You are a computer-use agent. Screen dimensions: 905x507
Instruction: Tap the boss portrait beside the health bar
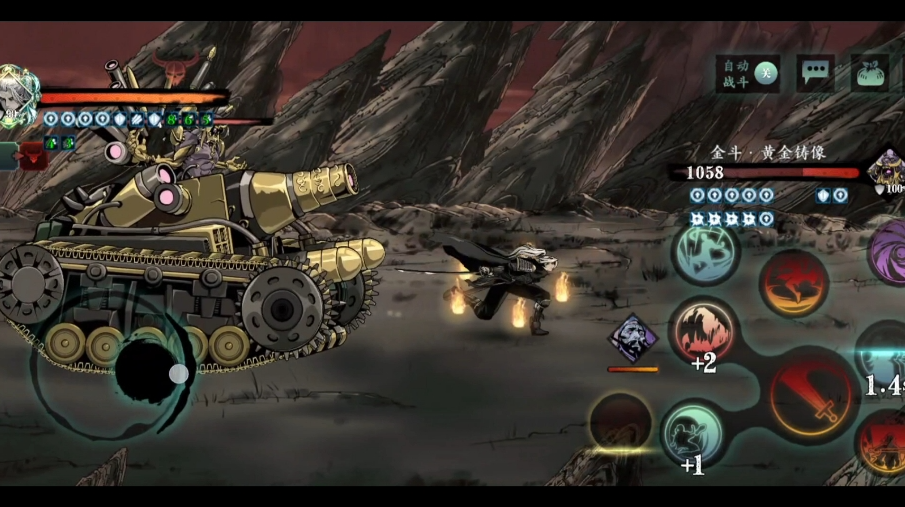point(886,168)
